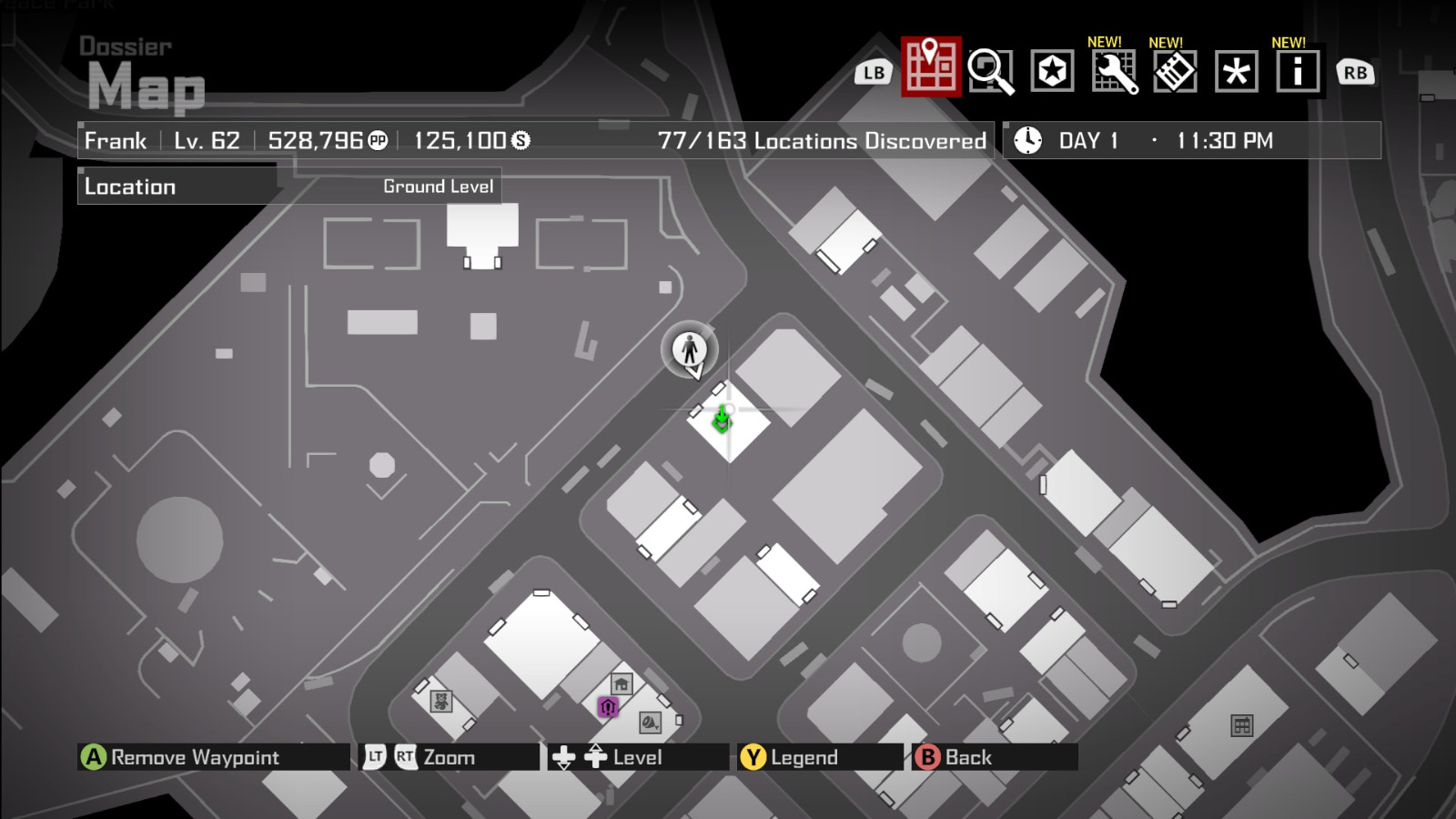Screen dimensions: 1456x819
Task: Select the magnifying glass search tab icon
Action: point(992,71)
